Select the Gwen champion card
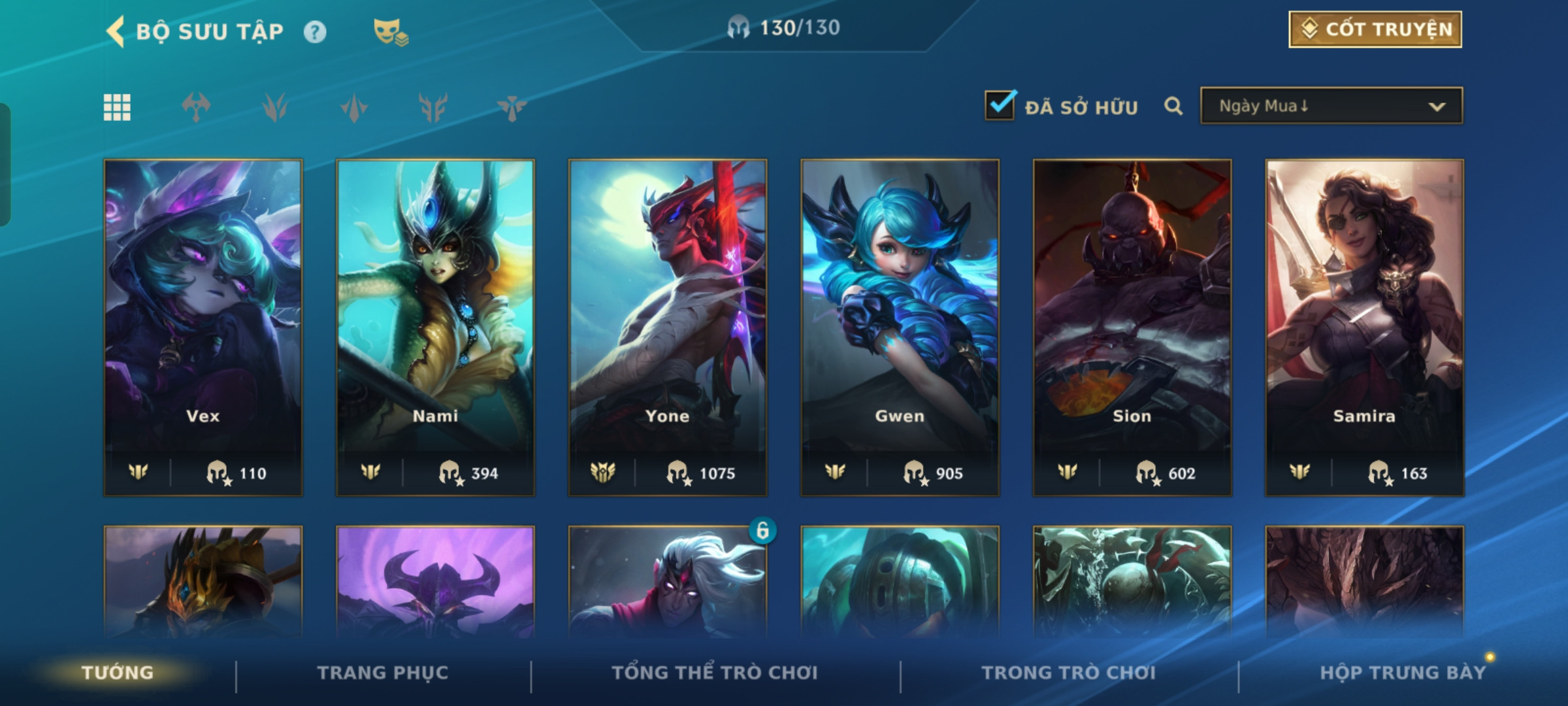The width and height of the screenshot is (1568, 706). [900, 327]
